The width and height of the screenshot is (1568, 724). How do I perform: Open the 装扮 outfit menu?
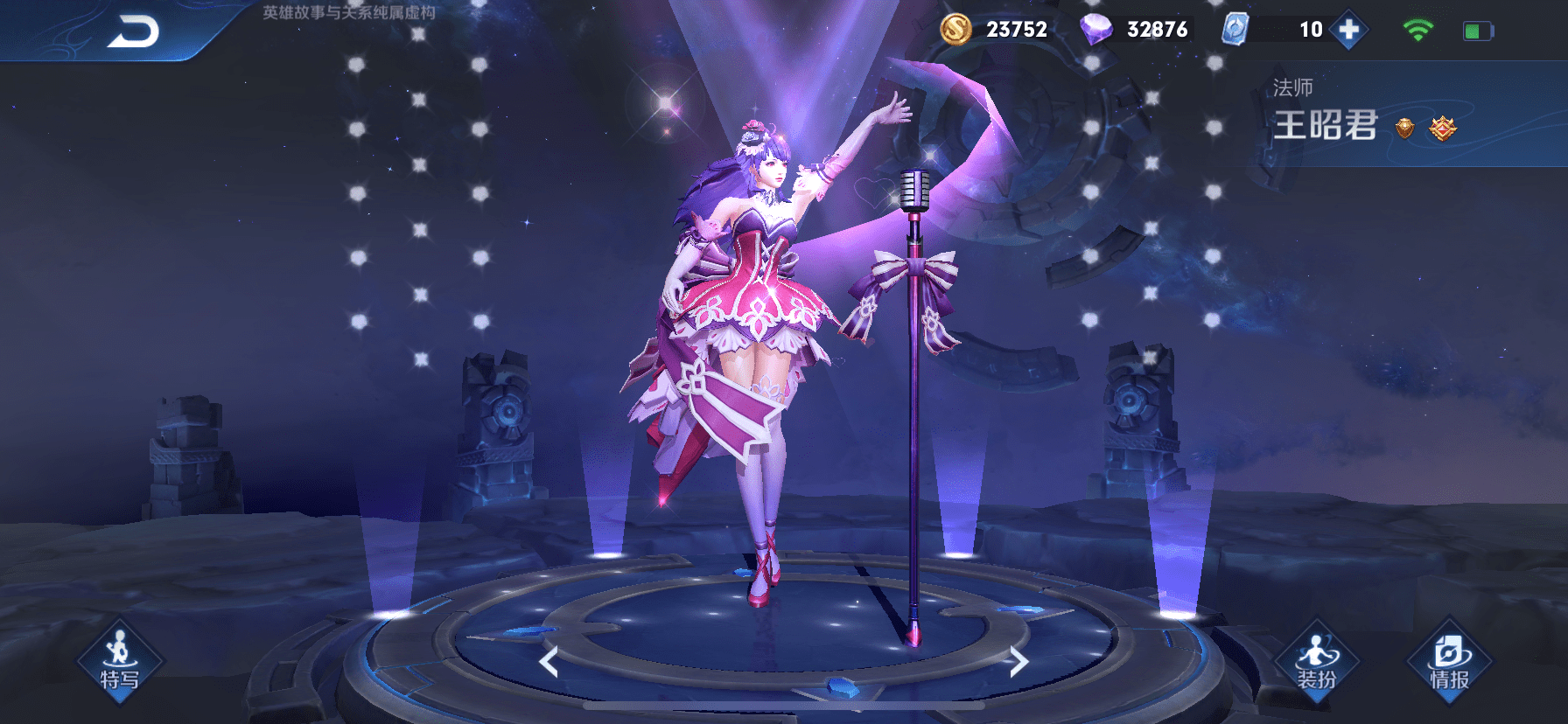(1316, 661)
